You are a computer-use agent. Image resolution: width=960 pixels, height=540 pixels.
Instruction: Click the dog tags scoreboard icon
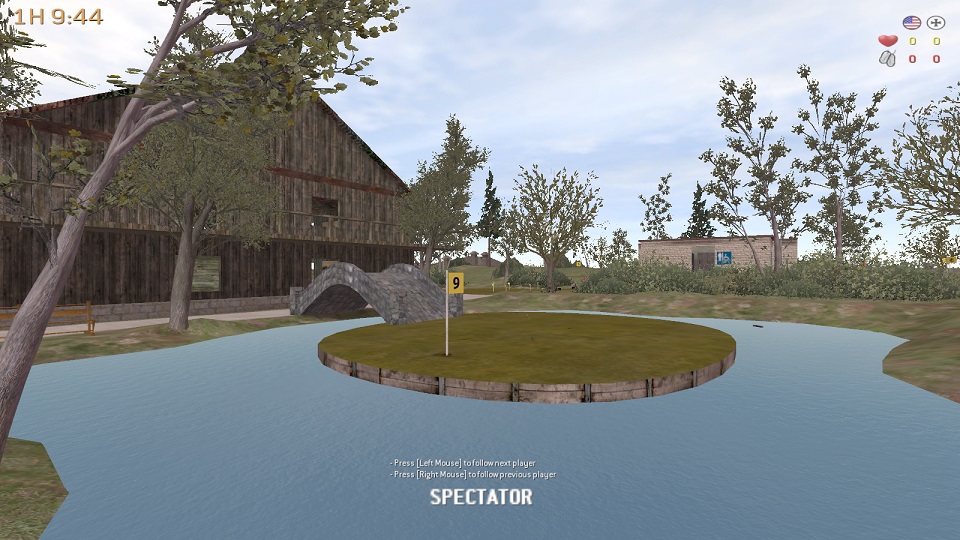(888, 59)
